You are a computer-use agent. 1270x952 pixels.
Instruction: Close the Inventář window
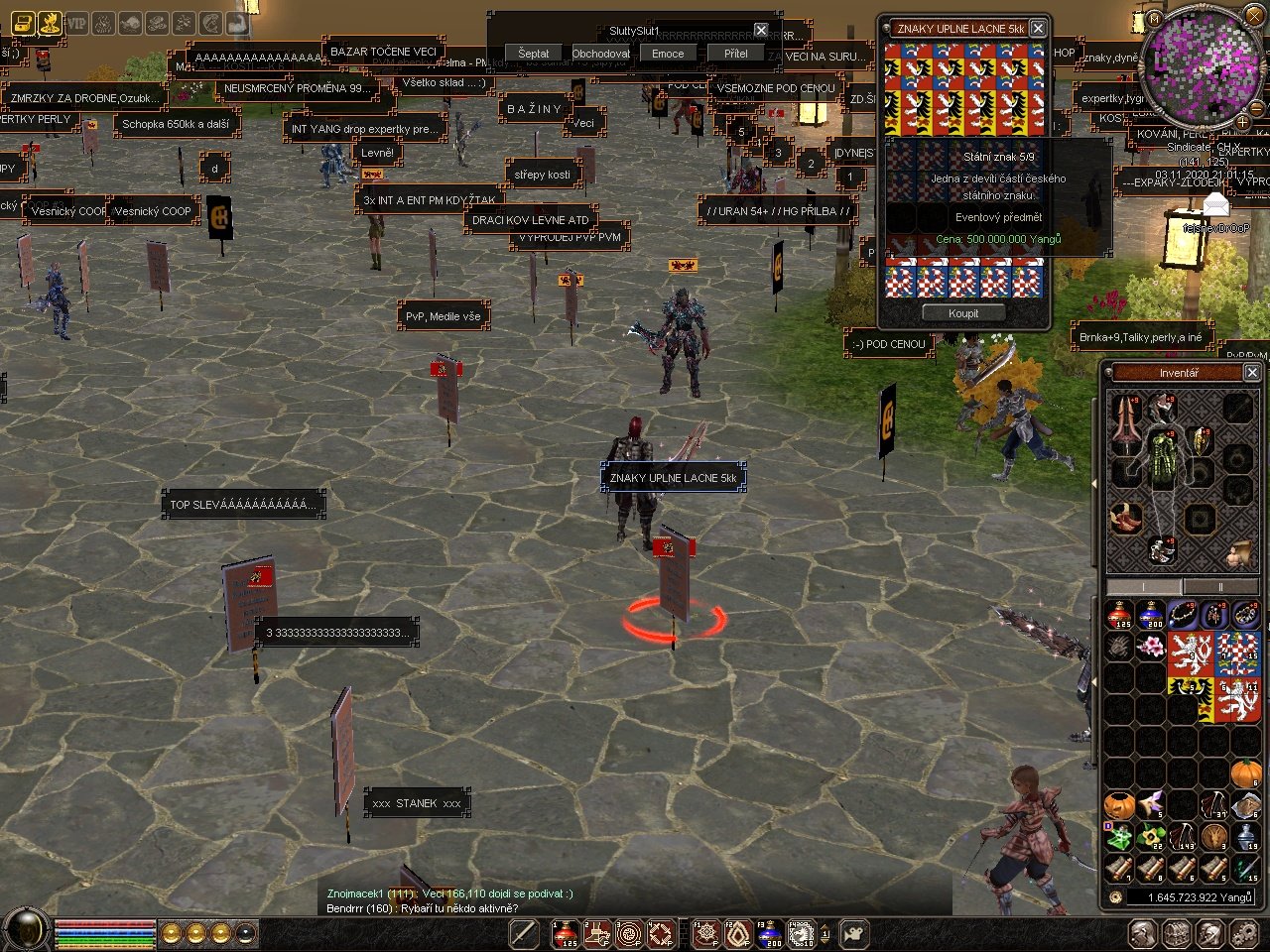click(1252, 372)
